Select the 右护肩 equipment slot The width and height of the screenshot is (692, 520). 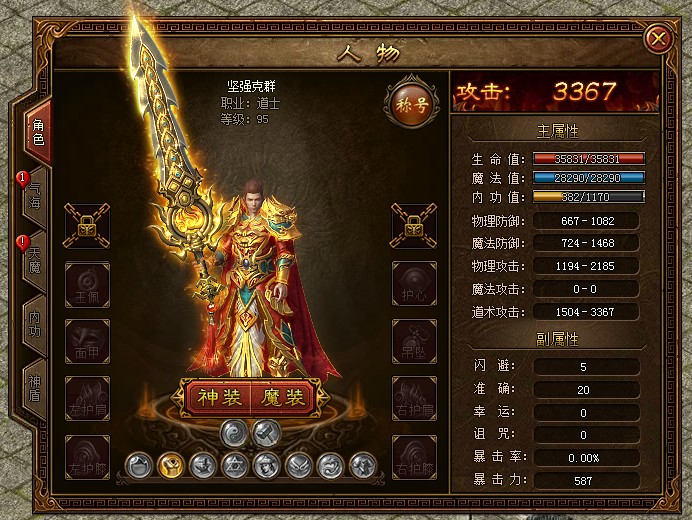[413, 398]
